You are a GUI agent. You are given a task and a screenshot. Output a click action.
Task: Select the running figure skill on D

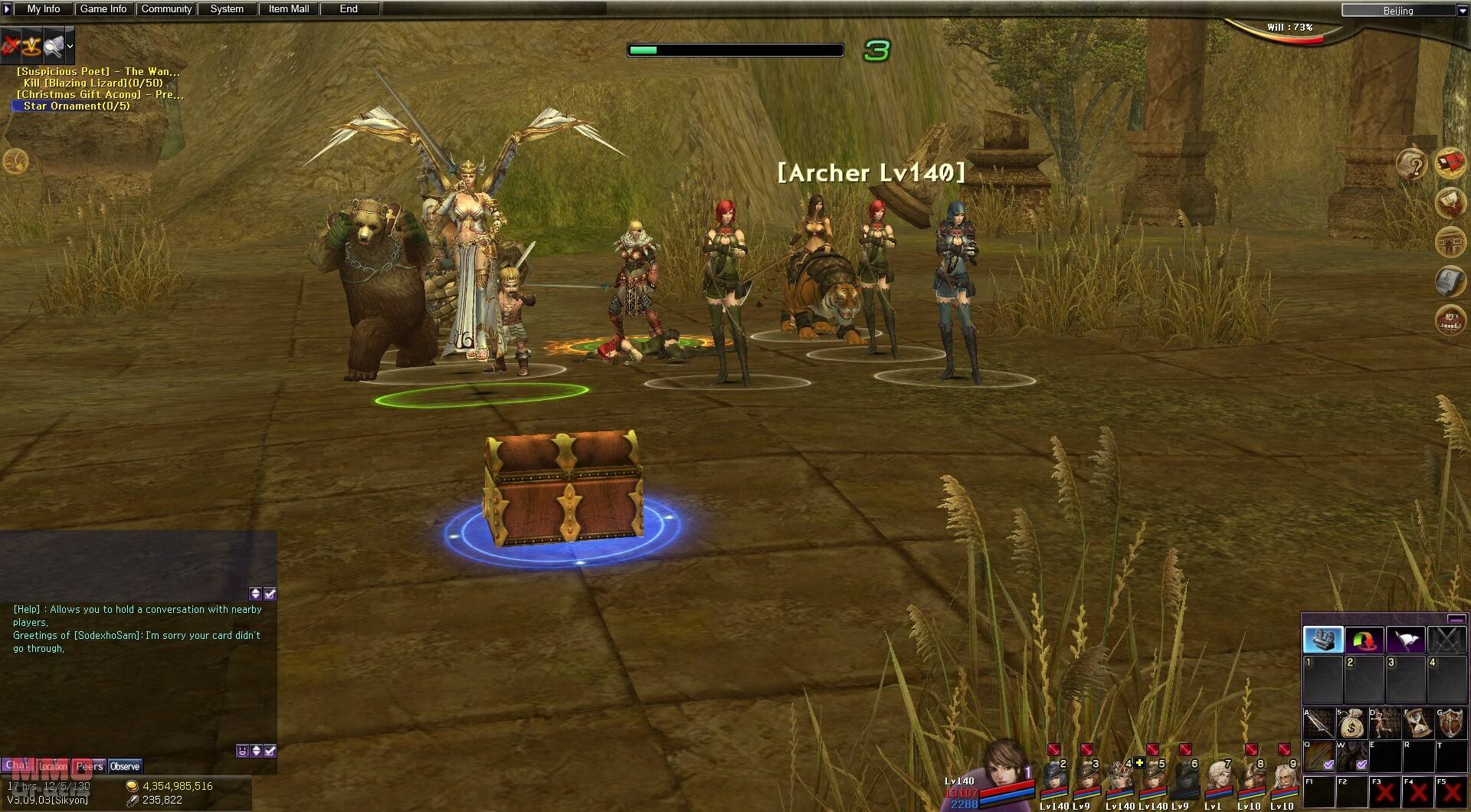1385,723
